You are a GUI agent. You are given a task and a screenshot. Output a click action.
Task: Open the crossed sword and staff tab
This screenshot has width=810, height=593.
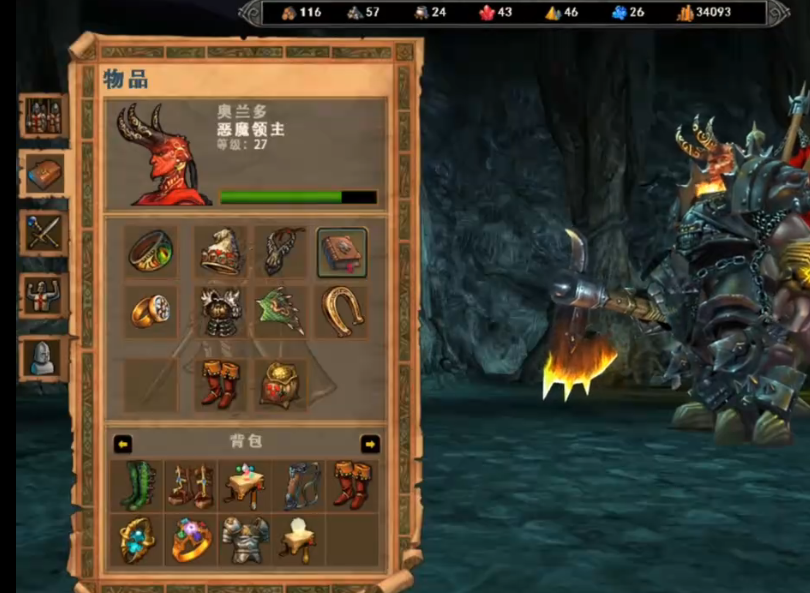click(45, 234)
